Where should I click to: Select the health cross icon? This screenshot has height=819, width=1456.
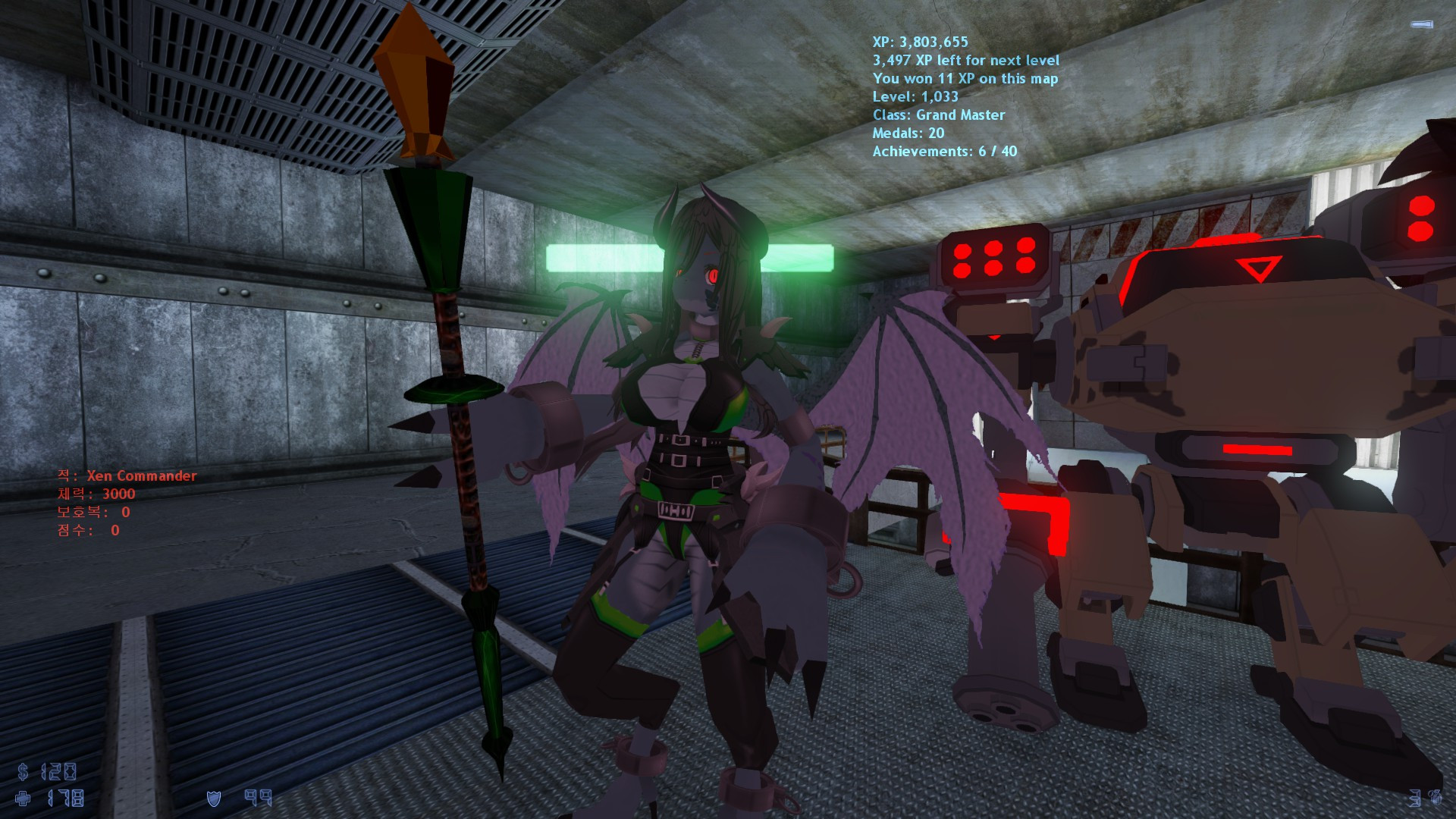coord(23,797)
